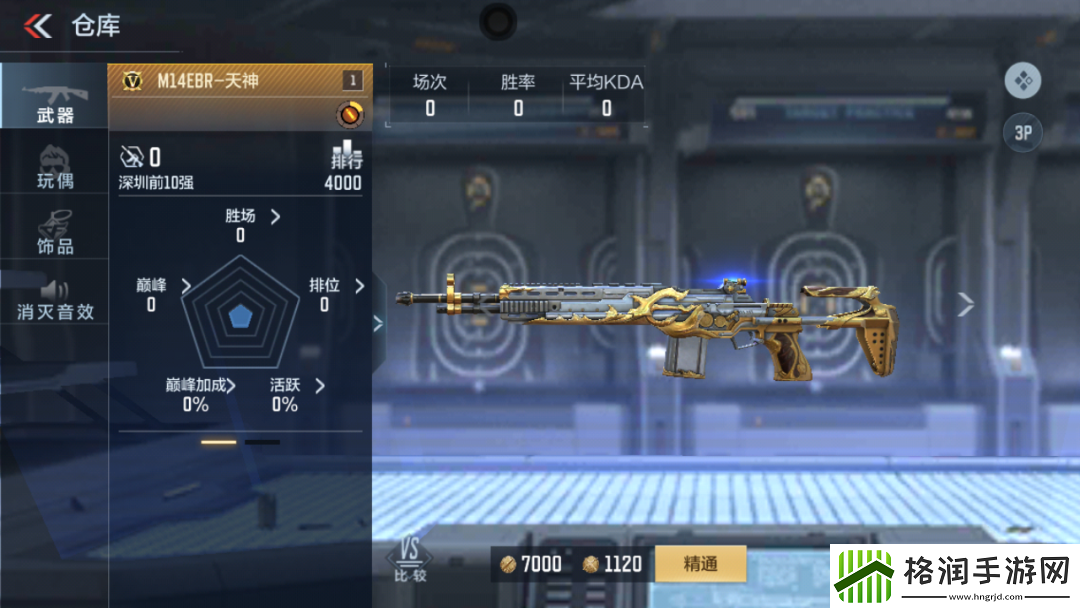Screen dimensions: 1080x608
Task: Click the orange badge under weapon name
Action: click(349, 114)
